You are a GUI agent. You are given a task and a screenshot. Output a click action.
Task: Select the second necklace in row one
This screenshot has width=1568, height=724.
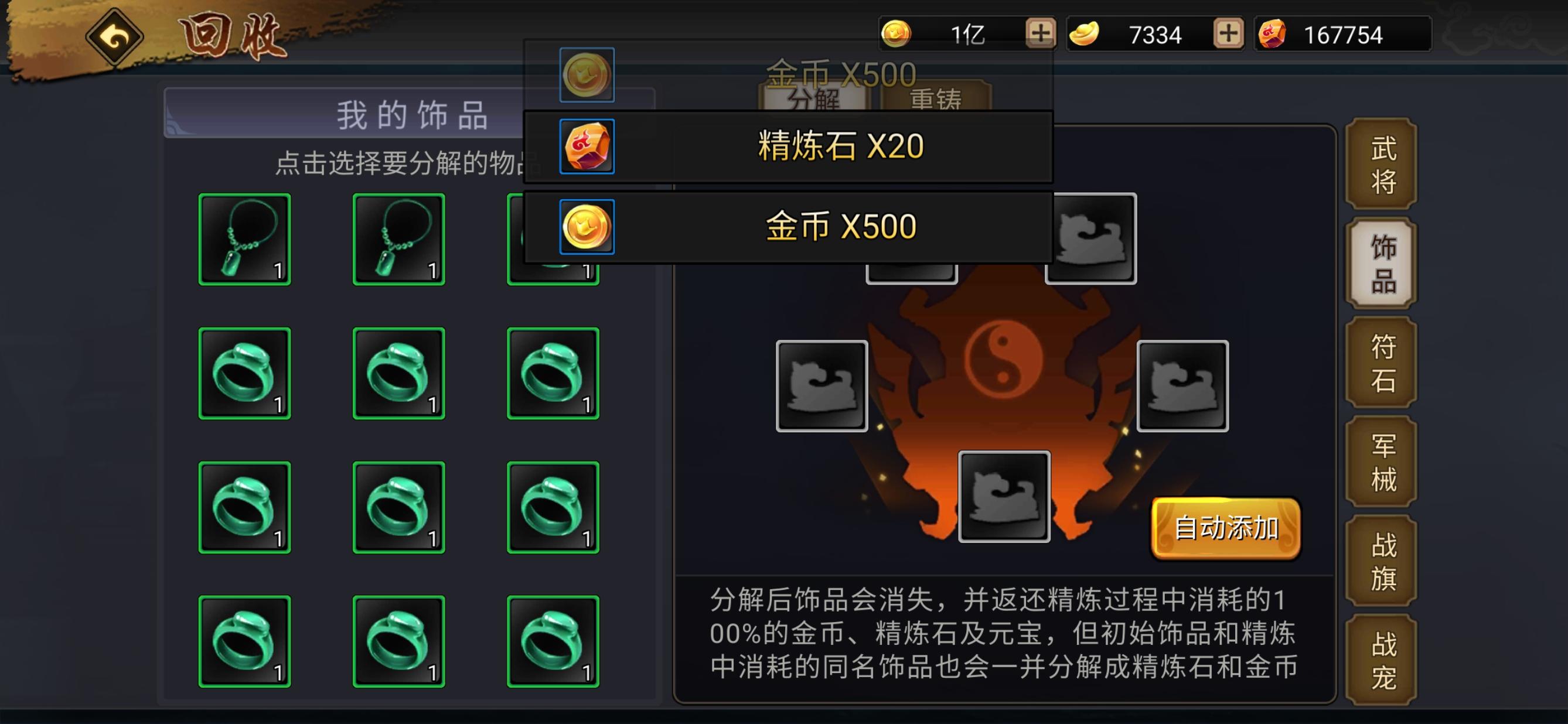[398, 238]
